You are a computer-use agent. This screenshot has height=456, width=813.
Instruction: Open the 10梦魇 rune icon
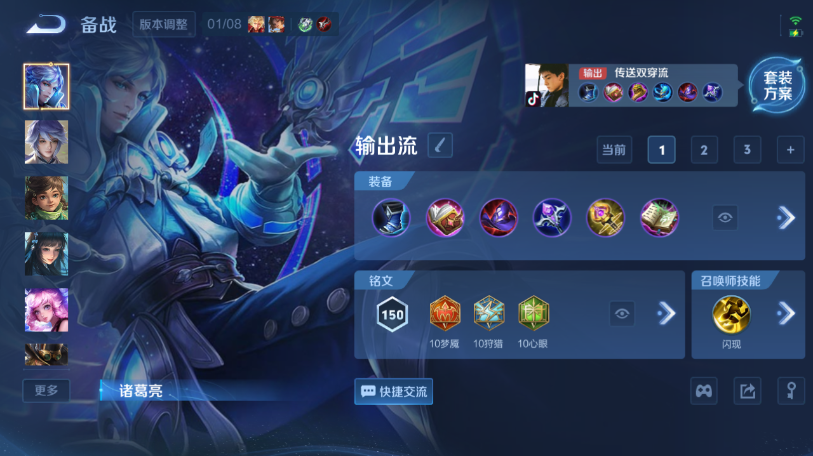click(x=446, y=314)
